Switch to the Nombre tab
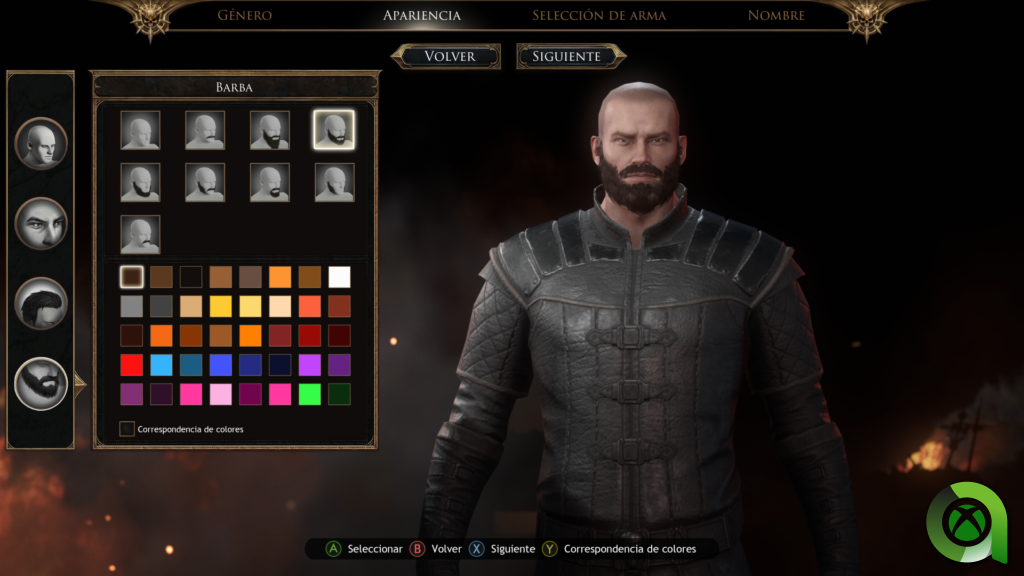The image size is (1024, 576). pos(776,15)
